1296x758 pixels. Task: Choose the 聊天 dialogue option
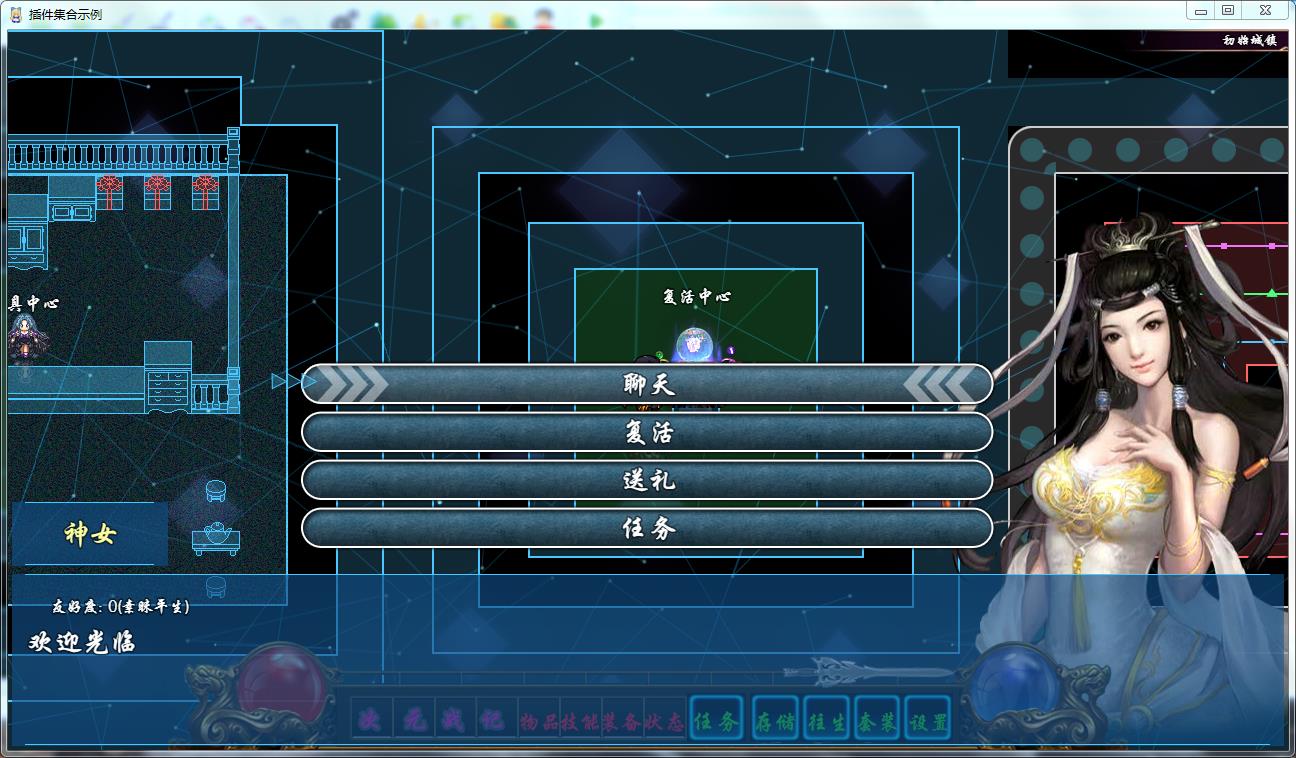tap(647, 384)
